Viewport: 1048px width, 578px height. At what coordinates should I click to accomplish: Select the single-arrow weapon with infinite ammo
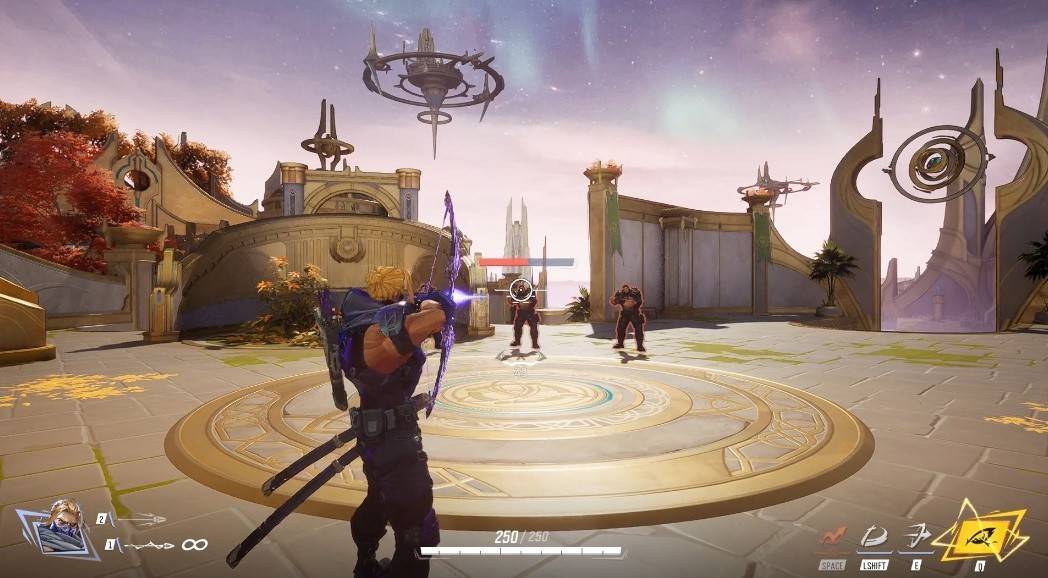click(148, 545)
